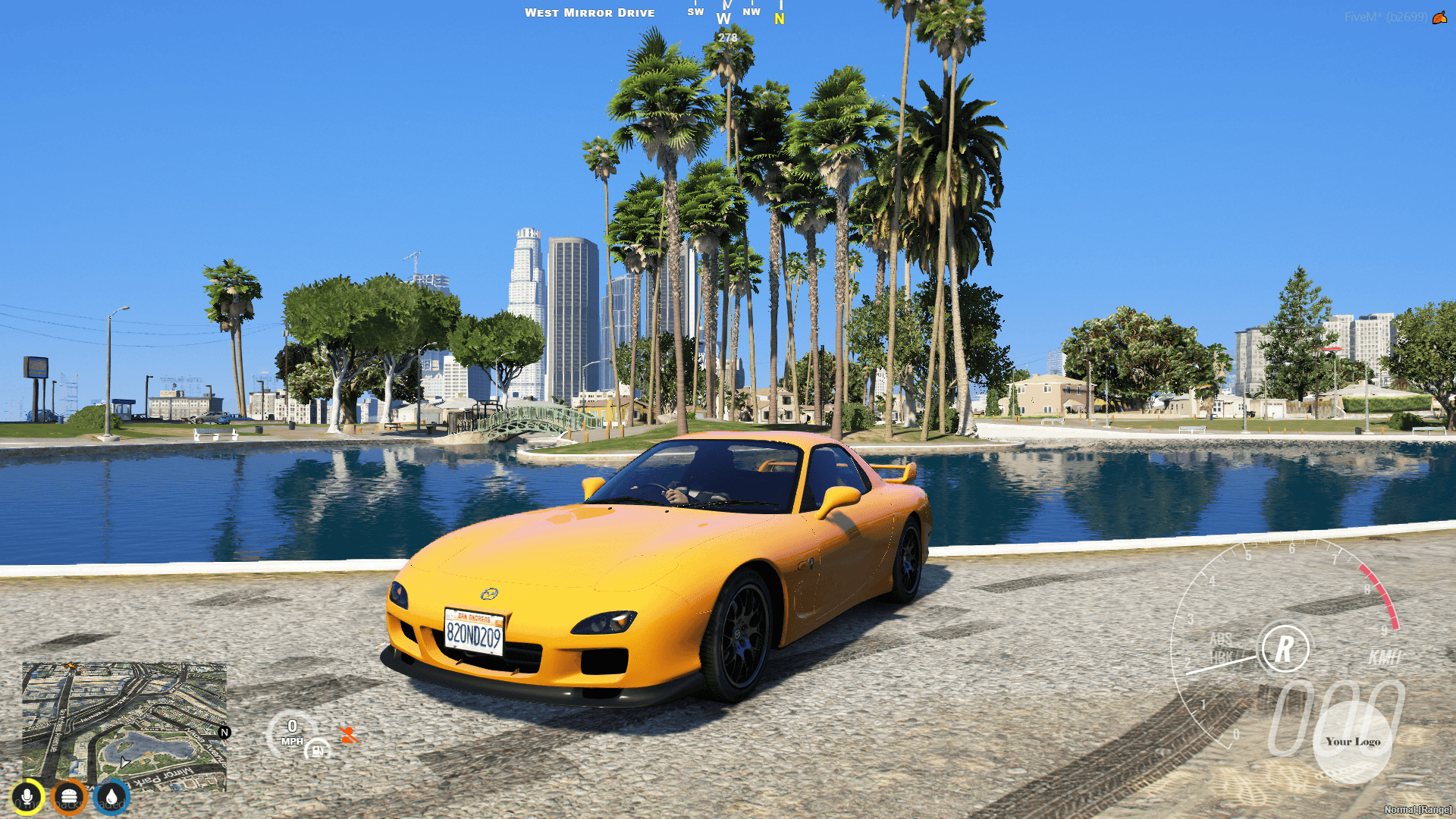Click the West Mirror Drive street name

pyautogui.click(x=591, y=12)
